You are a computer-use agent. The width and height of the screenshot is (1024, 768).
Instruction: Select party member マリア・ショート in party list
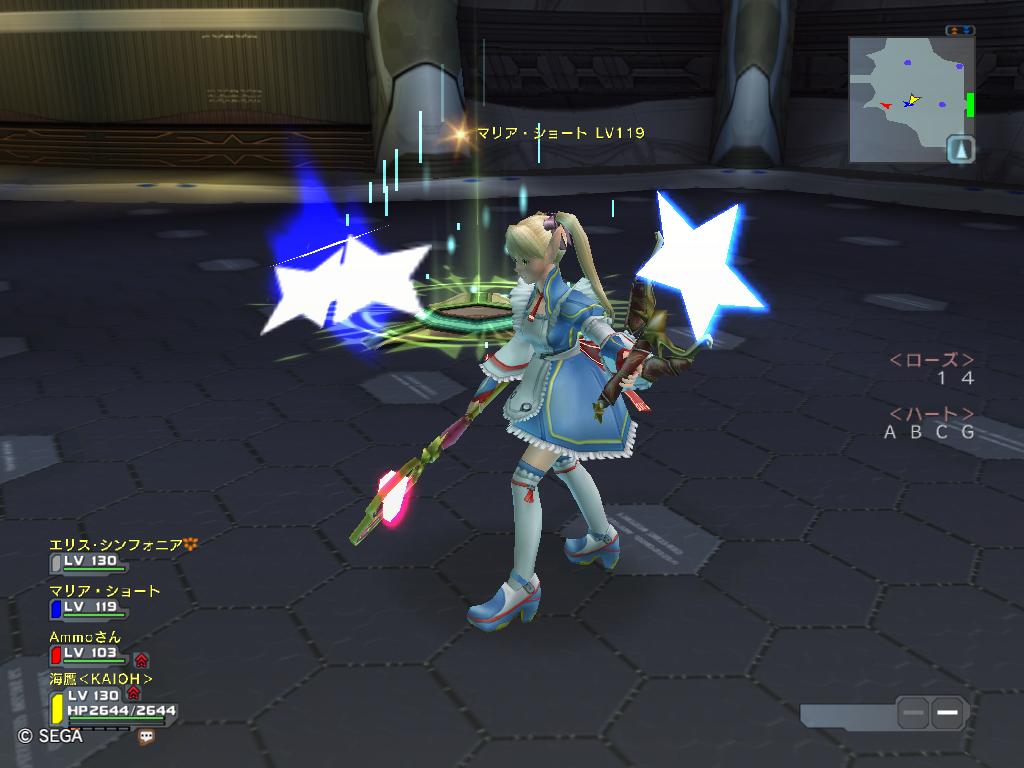tap(105, 591)
